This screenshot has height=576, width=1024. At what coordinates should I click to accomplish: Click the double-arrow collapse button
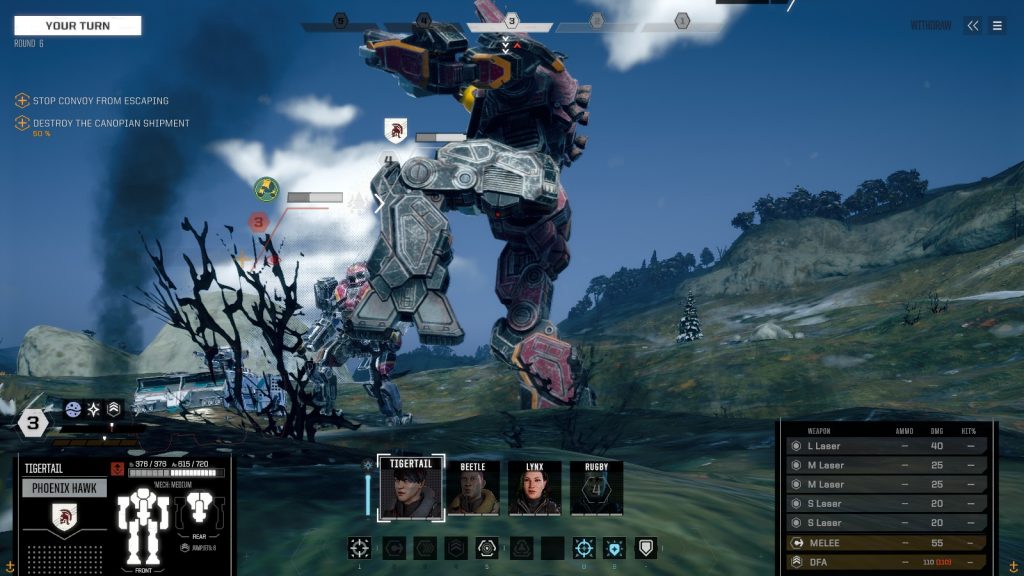pos(973,26)
